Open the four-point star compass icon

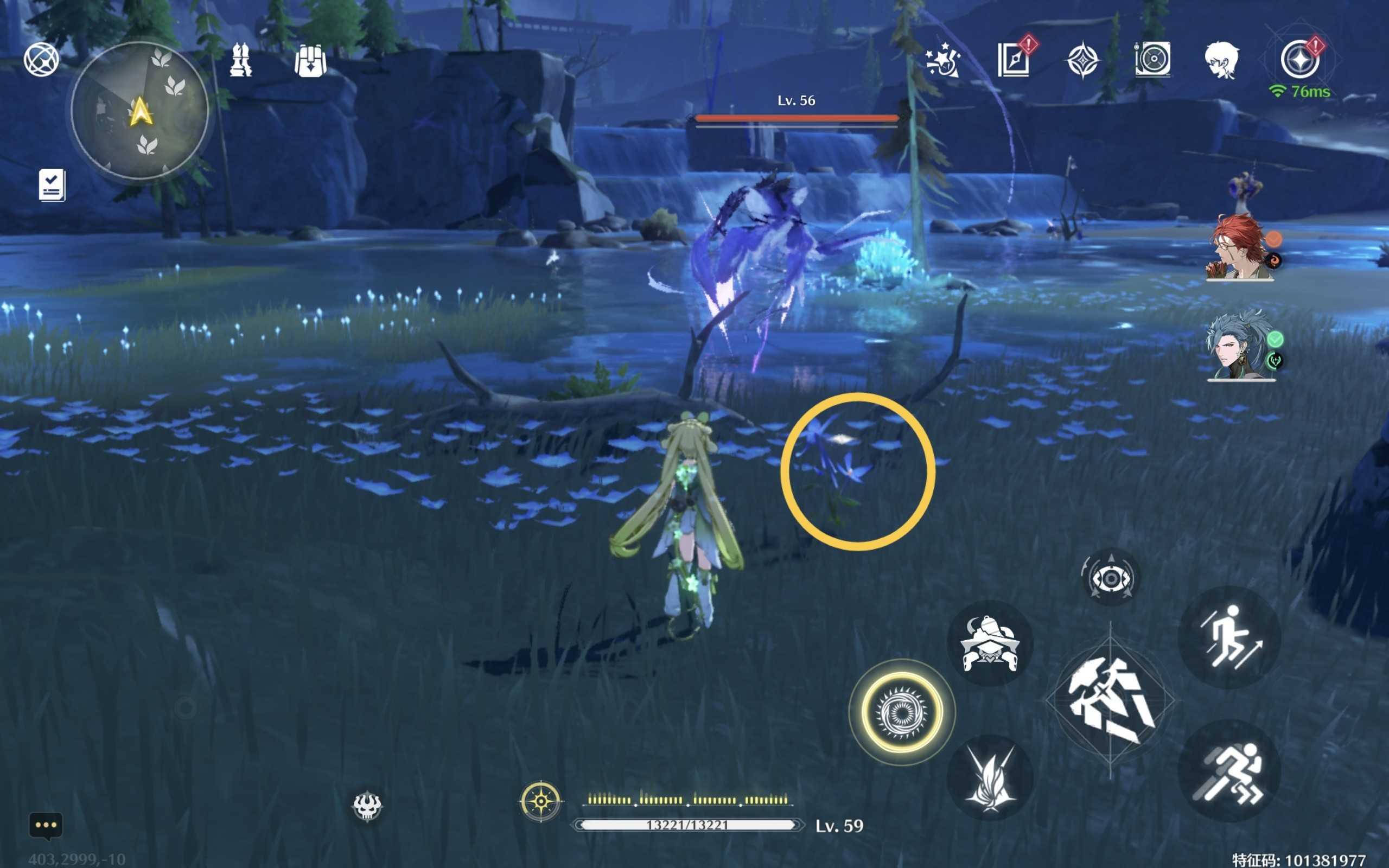click(x=1082, y=60)
